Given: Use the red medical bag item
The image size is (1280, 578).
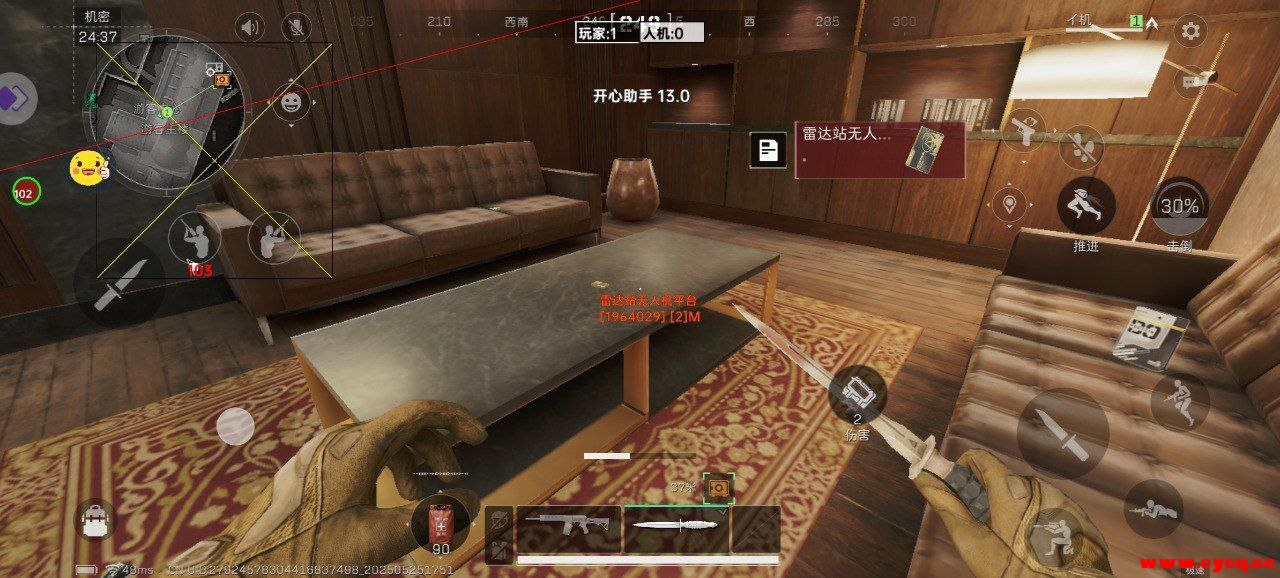Looking at the screenshot, I should tap(440, 524).
